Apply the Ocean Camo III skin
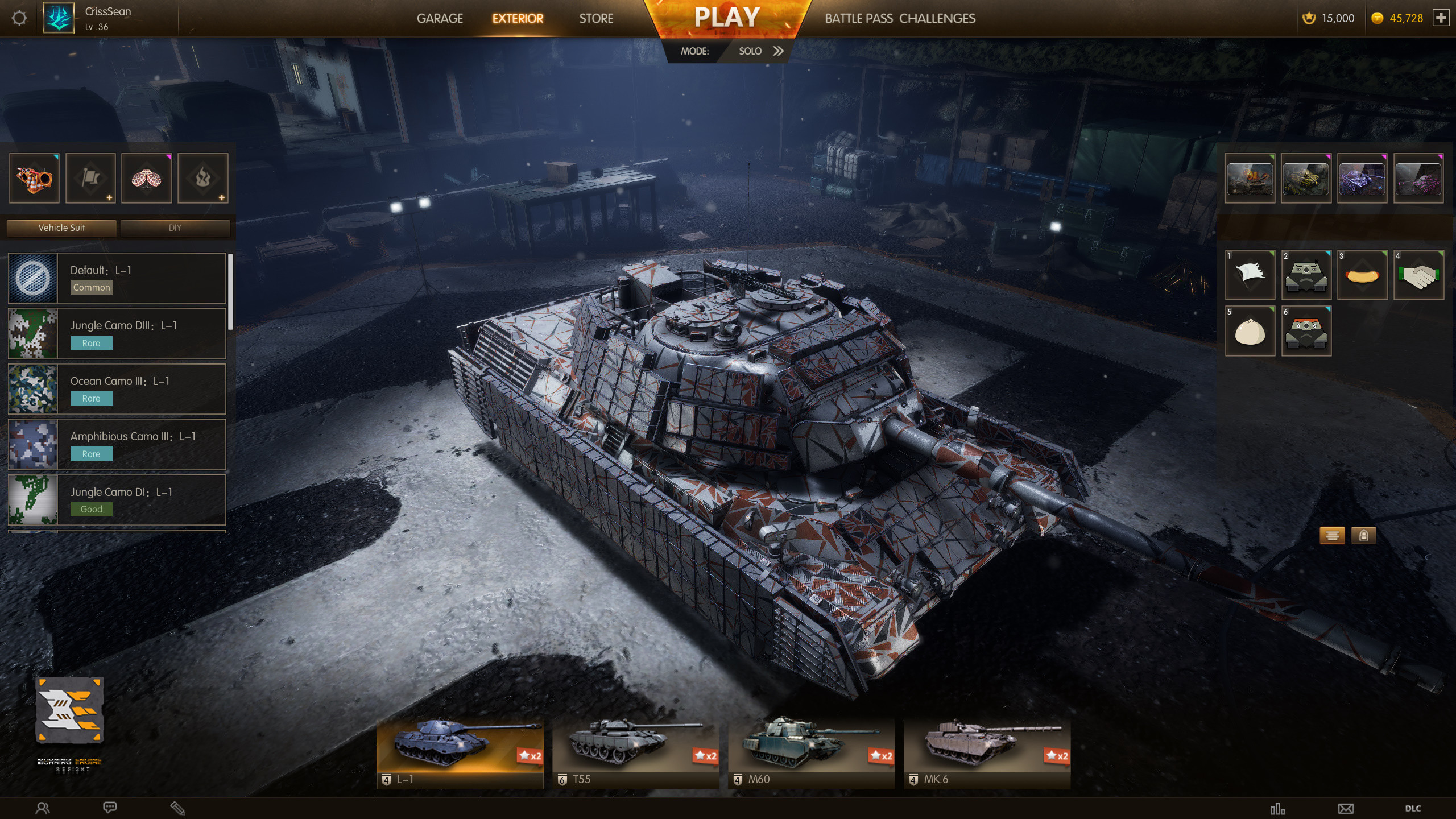 tap(117, 388)
